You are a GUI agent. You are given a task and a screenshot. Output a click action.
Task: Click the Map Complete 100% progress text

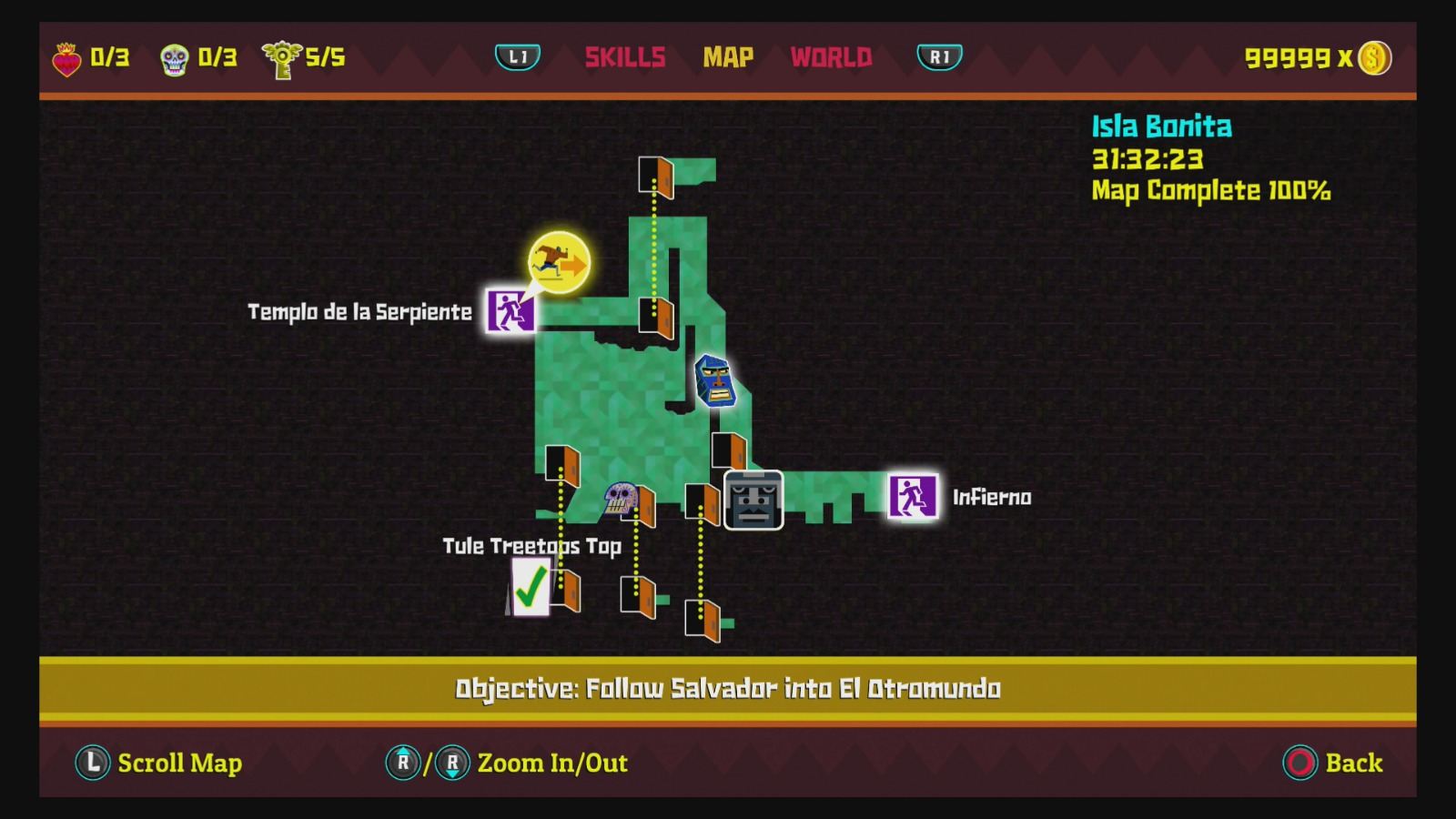(1210, 192)
